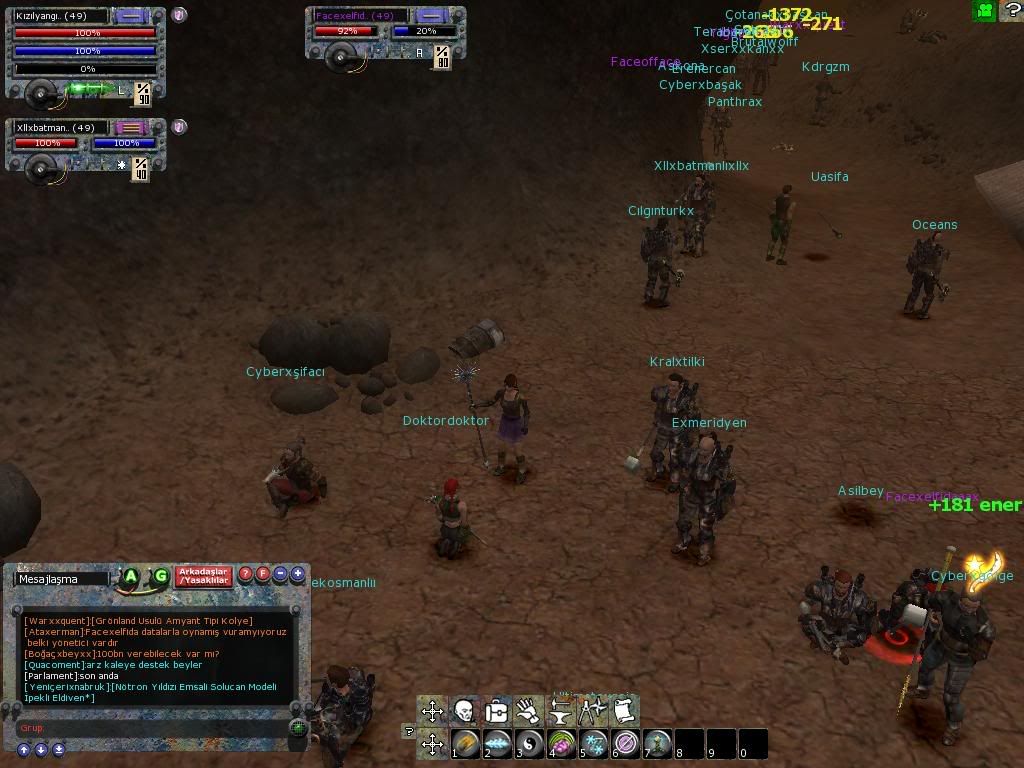Select the Facexelfid target frame
Image resolution: width=1024 pixels, height=768 pixels.
coord(360,16)
